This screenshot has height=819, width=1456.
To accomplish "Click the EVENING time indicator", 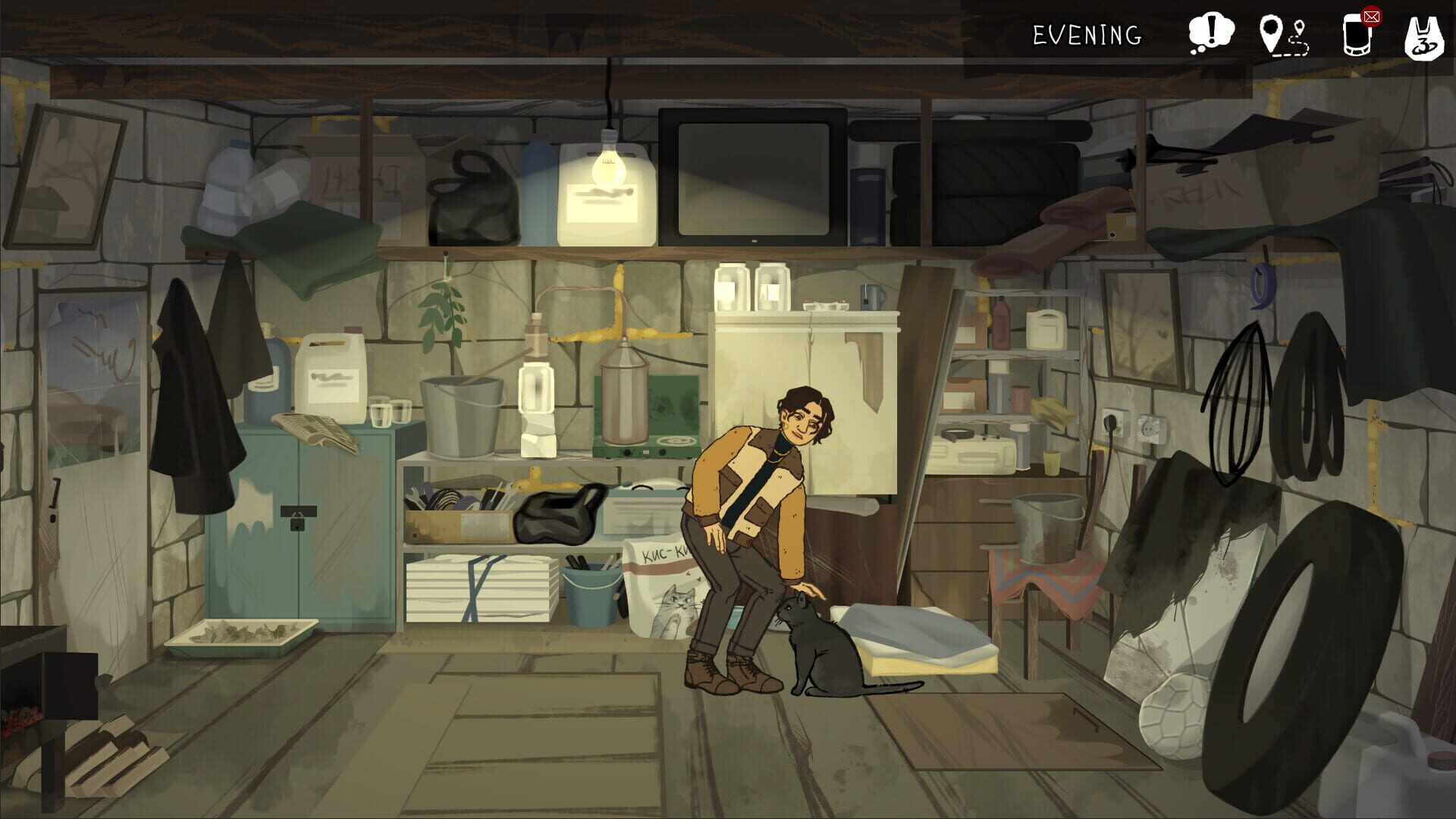I will point(1086,34).
